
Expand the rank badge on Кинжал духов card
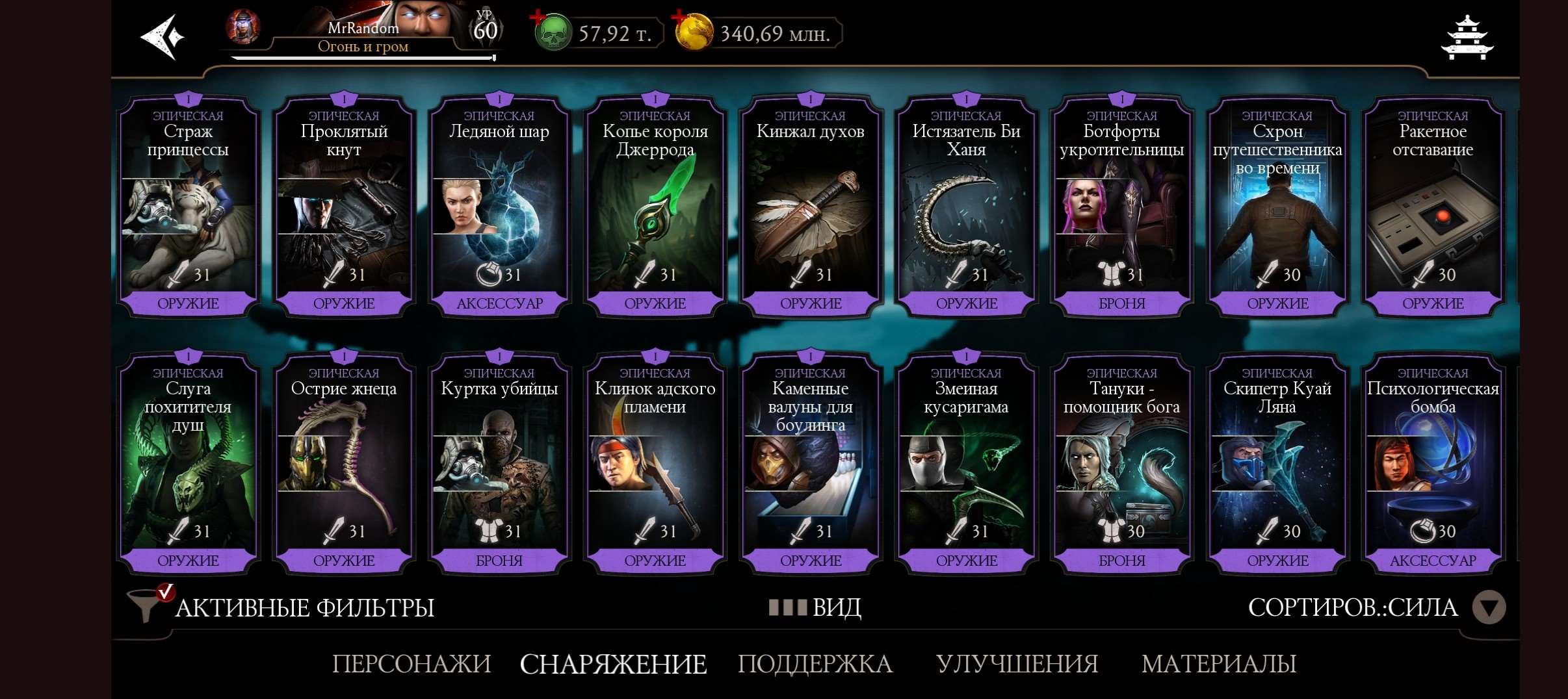click(811, 99)
